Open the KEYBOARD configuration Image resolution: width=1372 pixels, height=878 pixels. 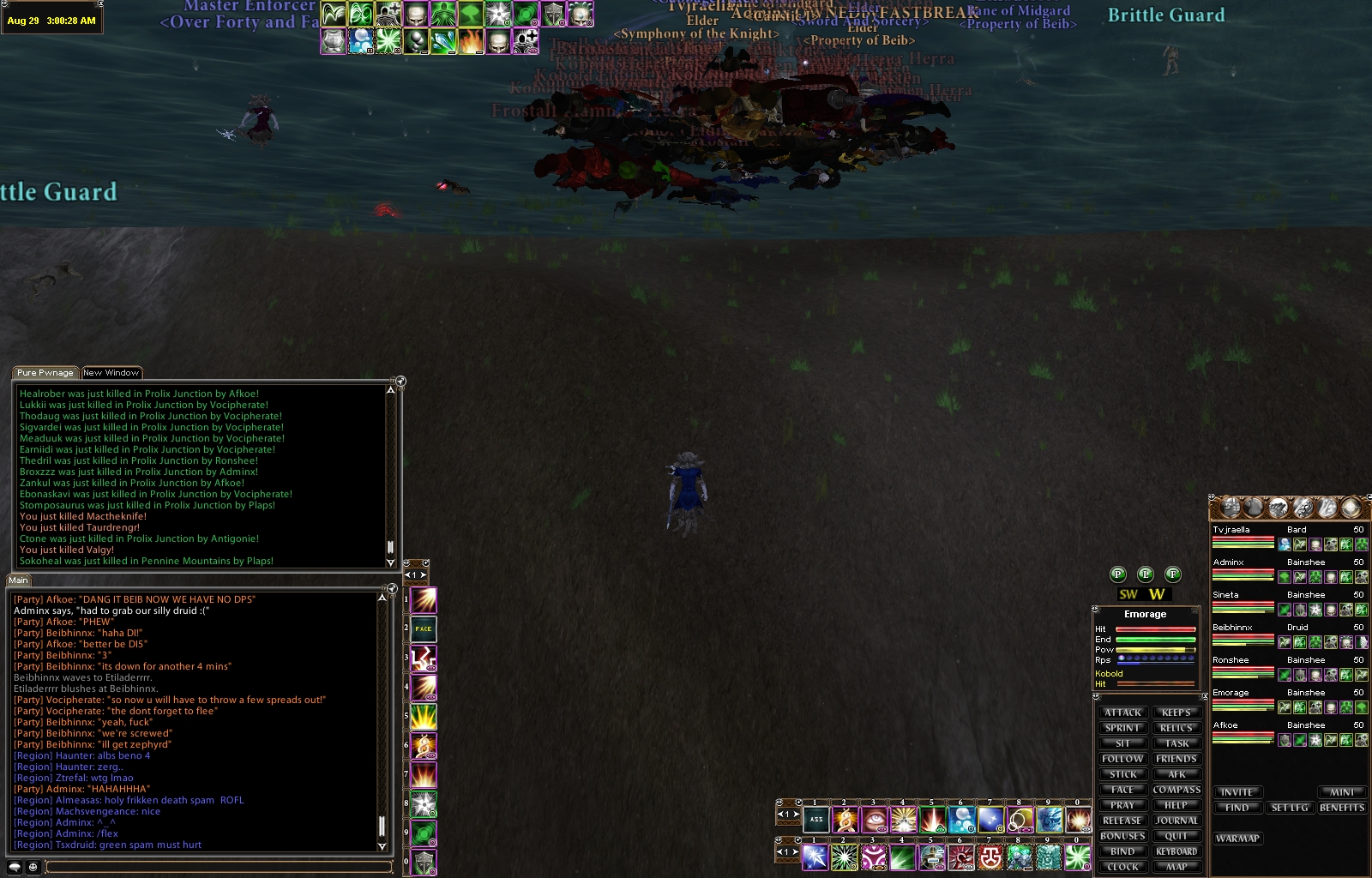click(x=1176, y=851)
